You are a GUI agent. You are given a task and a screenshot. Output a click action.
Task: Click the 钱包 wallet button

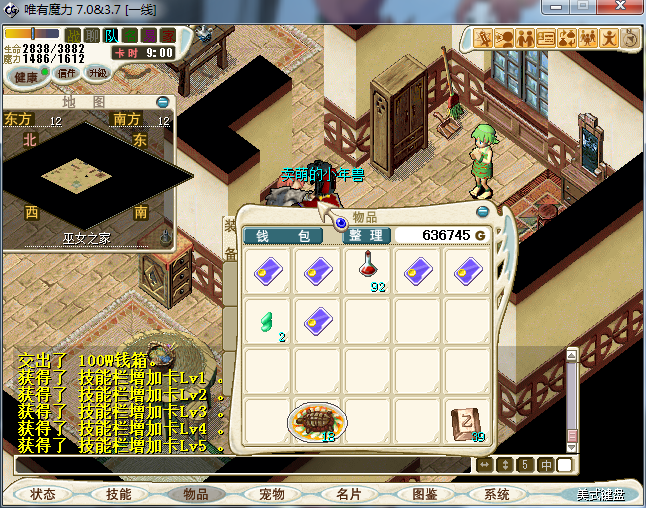click(283, 236)
